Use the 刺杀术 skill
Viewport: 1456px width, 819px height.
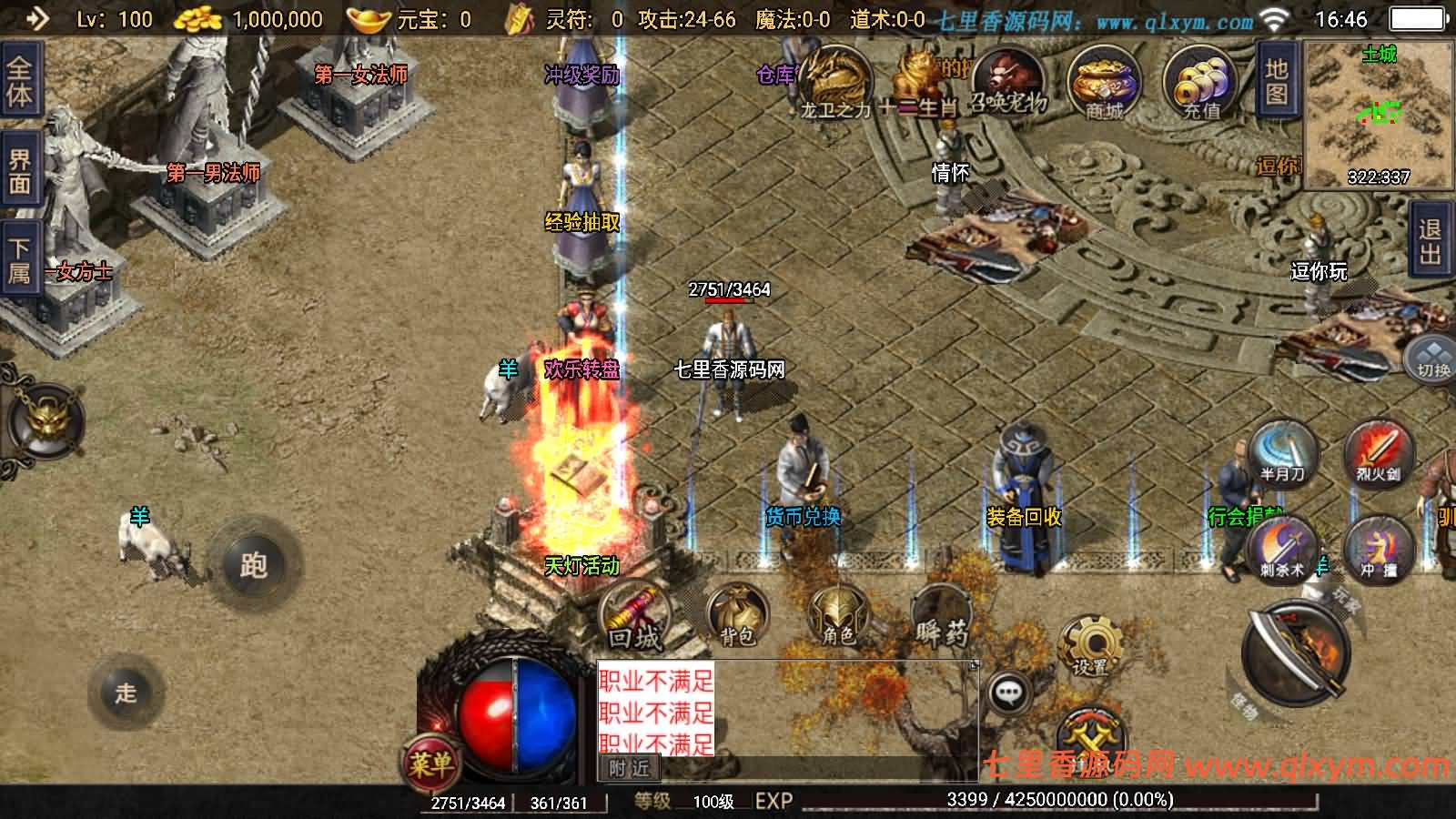[x=1283, y=549]
